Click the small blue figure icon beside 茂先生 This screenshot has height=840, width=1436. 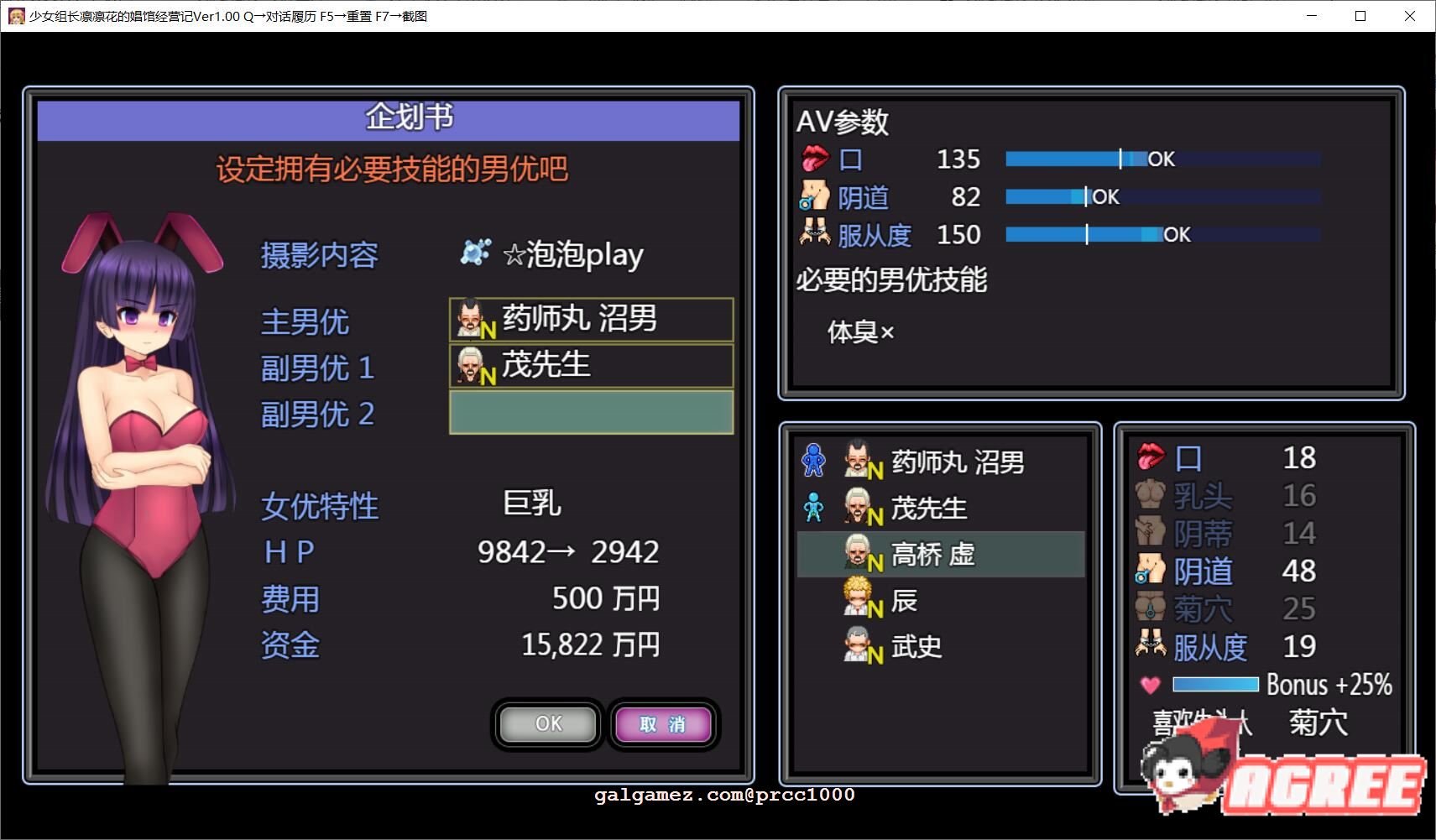pyautogui.click(x=814, y=507)
